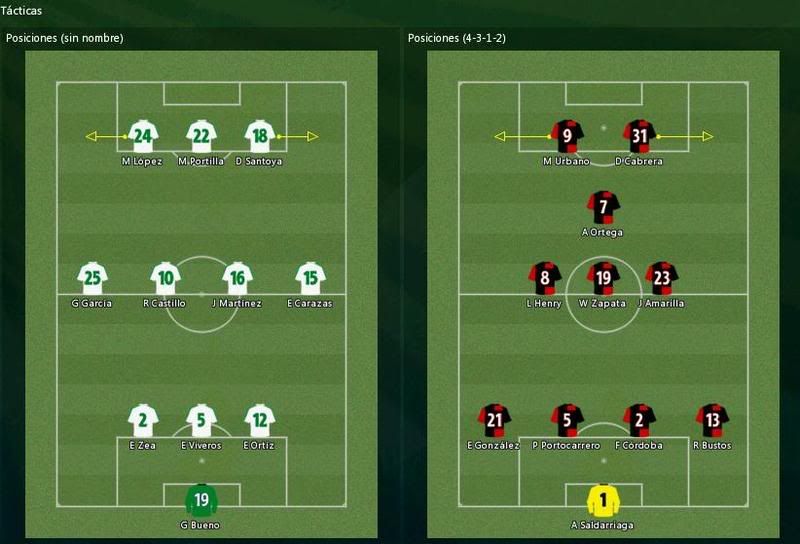This screenshot has width=800, height=544.
Task: Pick striker M Portilla, number 22
Action: click(x=201, y=136)
